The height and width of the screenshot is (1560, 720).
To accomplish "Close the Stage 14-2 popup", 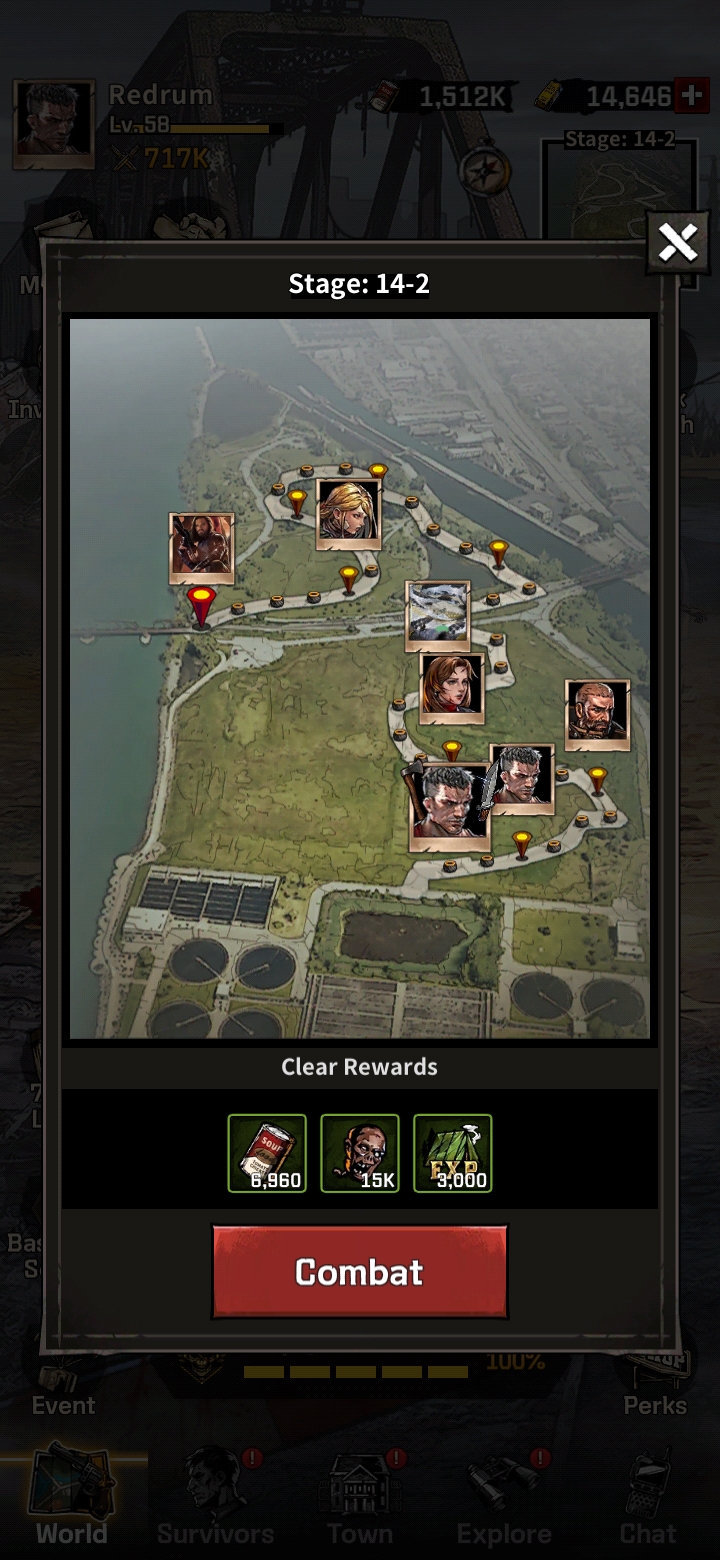I will [x=677, y=242].
